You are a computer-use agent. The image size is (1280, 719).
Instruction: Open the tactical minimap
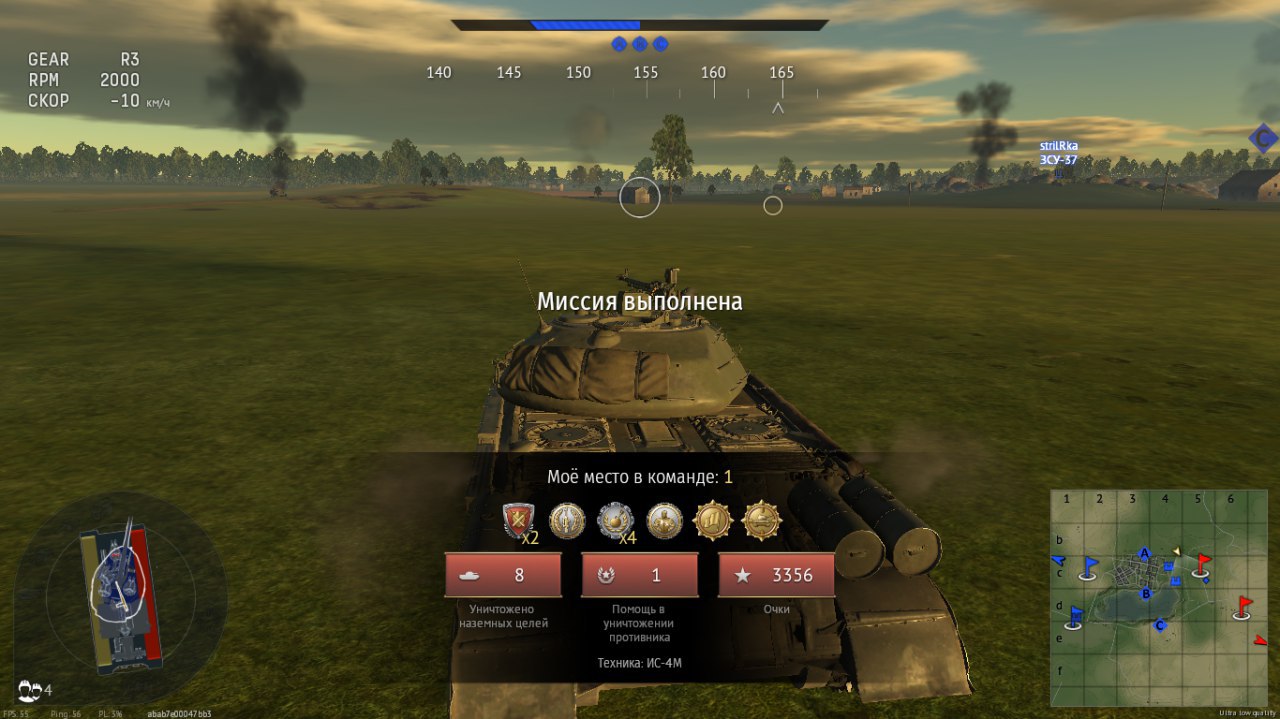pyautogui.click(x=1160, y=597)
